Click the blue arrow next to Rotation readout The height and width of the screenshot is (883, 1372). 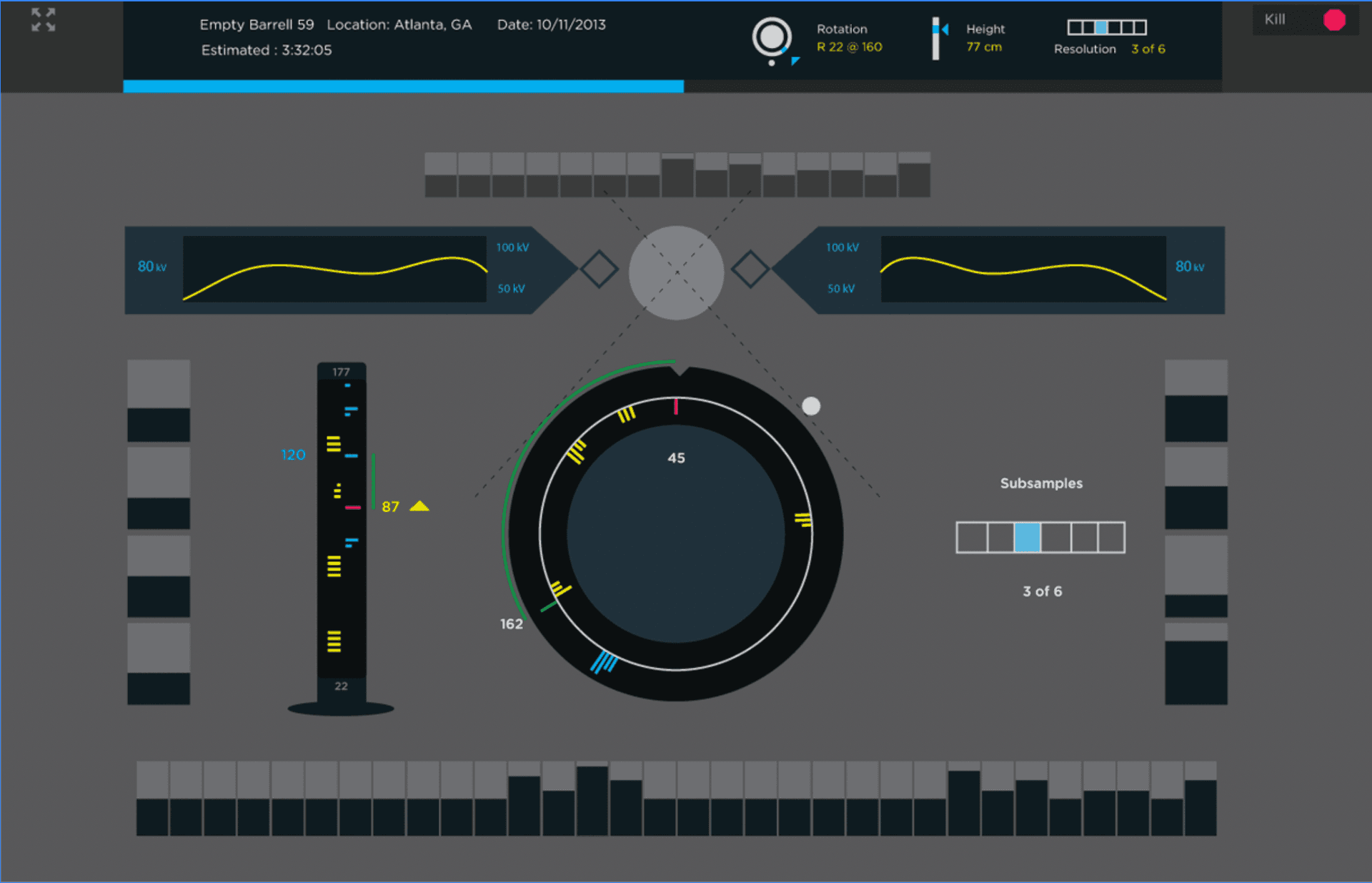pyautogui.click(x=795, y=61)
